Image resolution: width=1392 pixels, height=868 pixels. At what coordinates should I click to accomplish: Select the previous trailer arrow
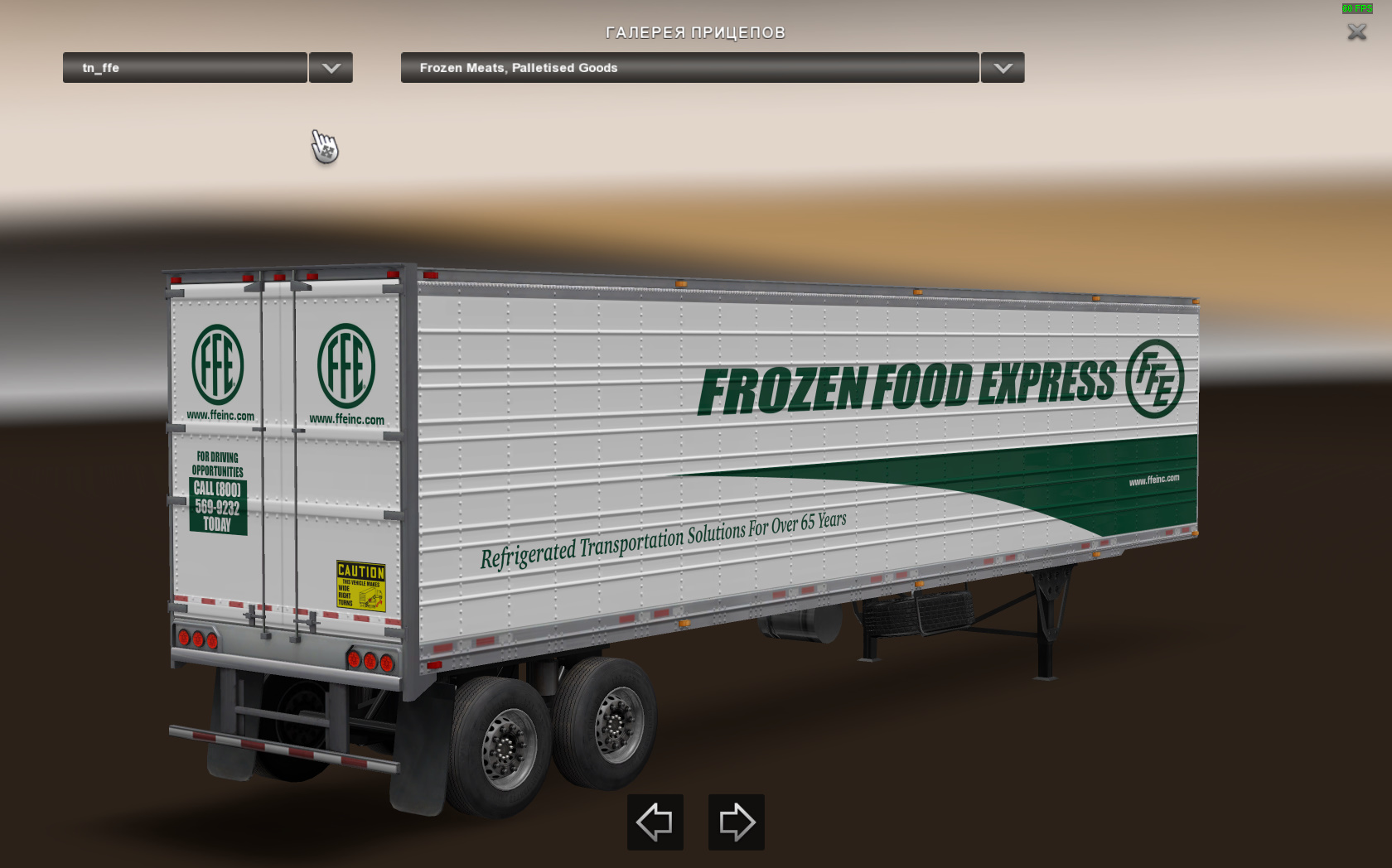pos(655,822)
